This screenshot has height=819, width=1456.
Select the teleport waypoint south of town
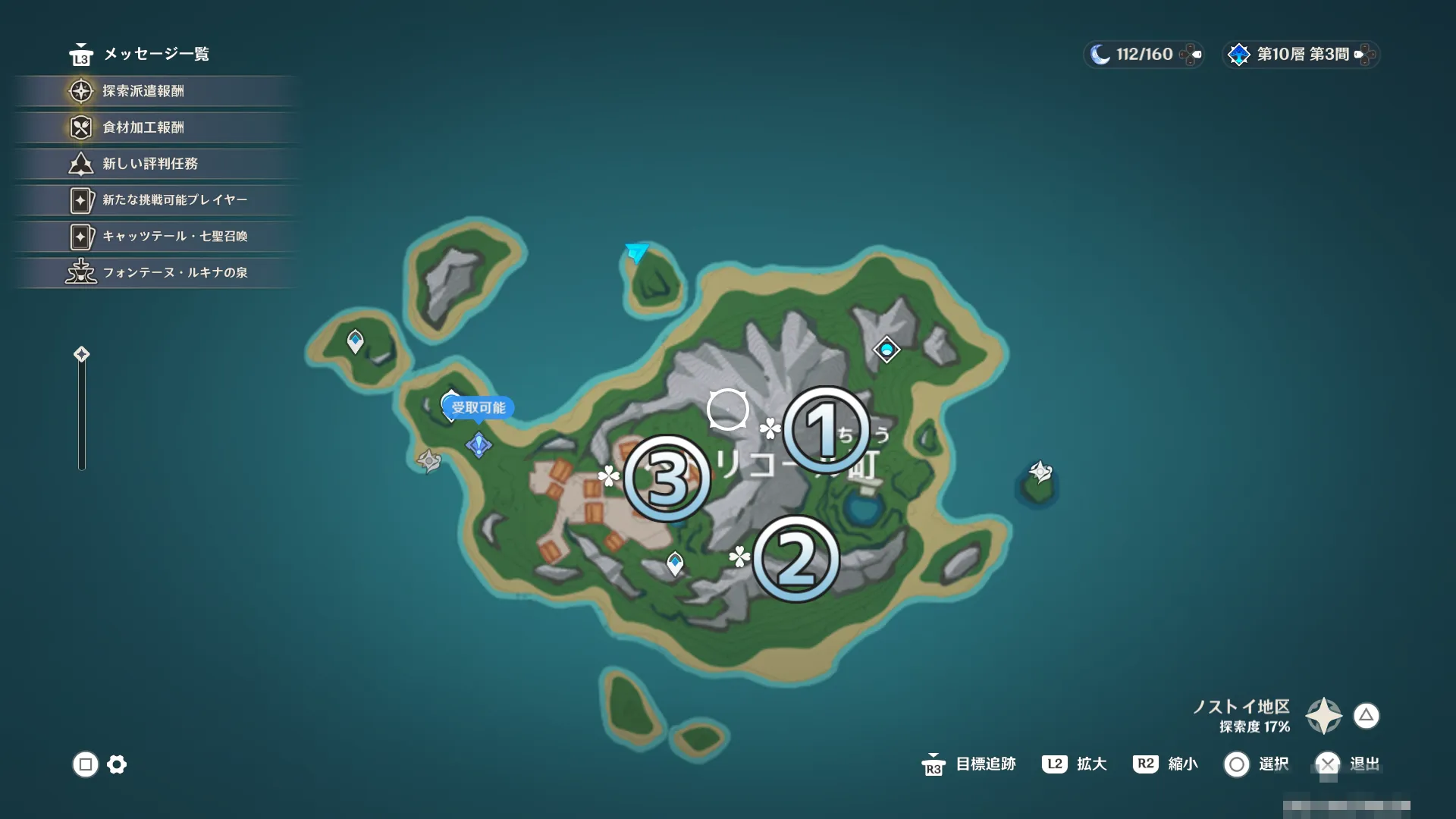pyautogui.click(x=675, y=563)
